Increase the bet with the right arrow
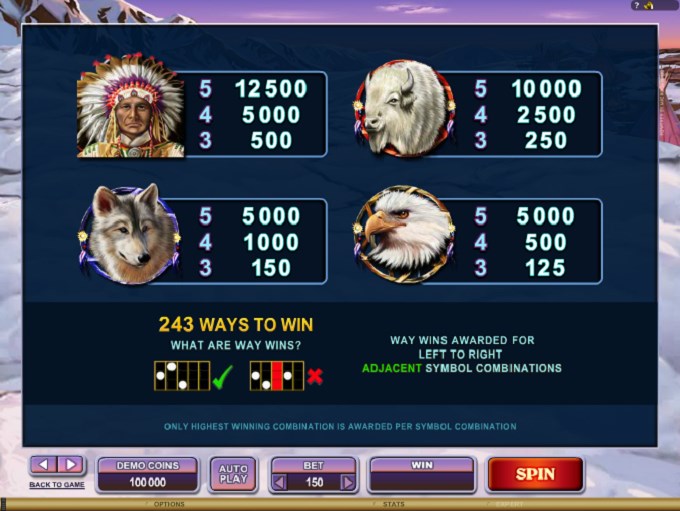This screenshot has width=680, height=511. (347, 482)
